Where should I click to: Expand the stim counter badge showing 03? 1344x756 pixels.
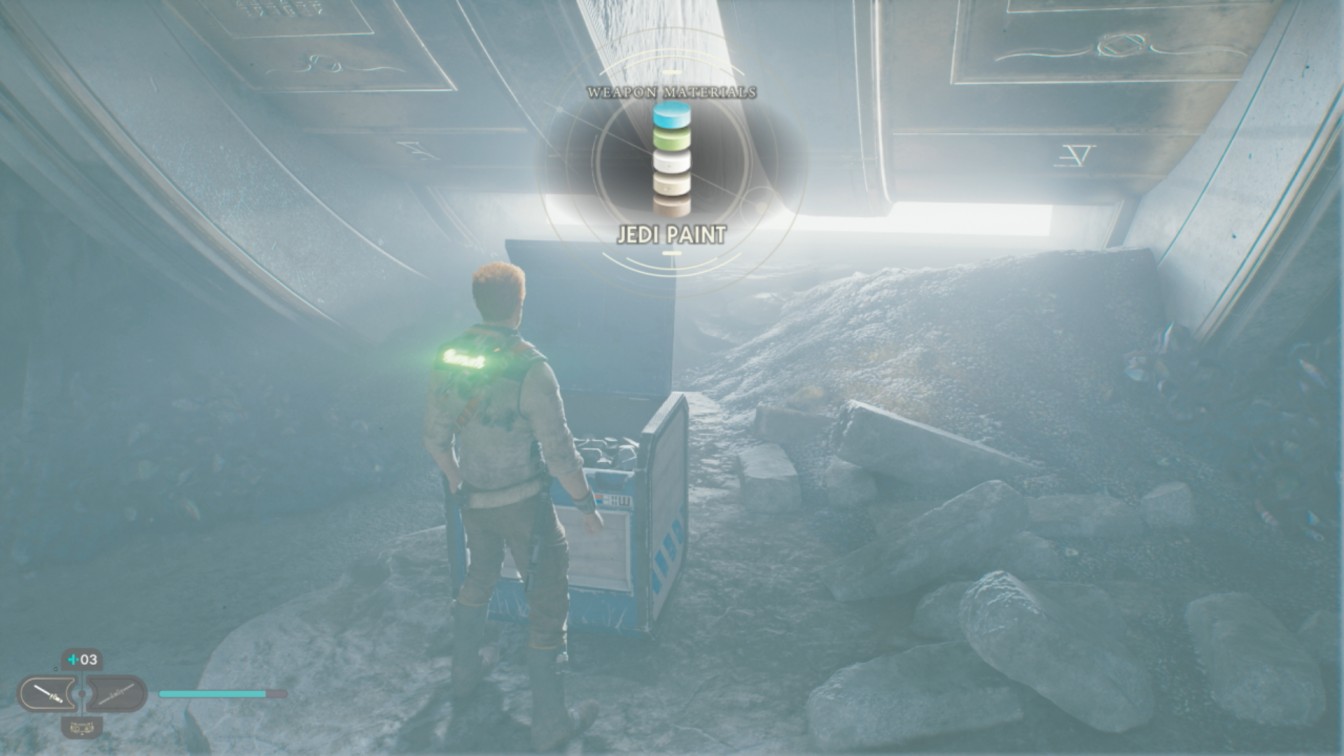click(80, 659)
